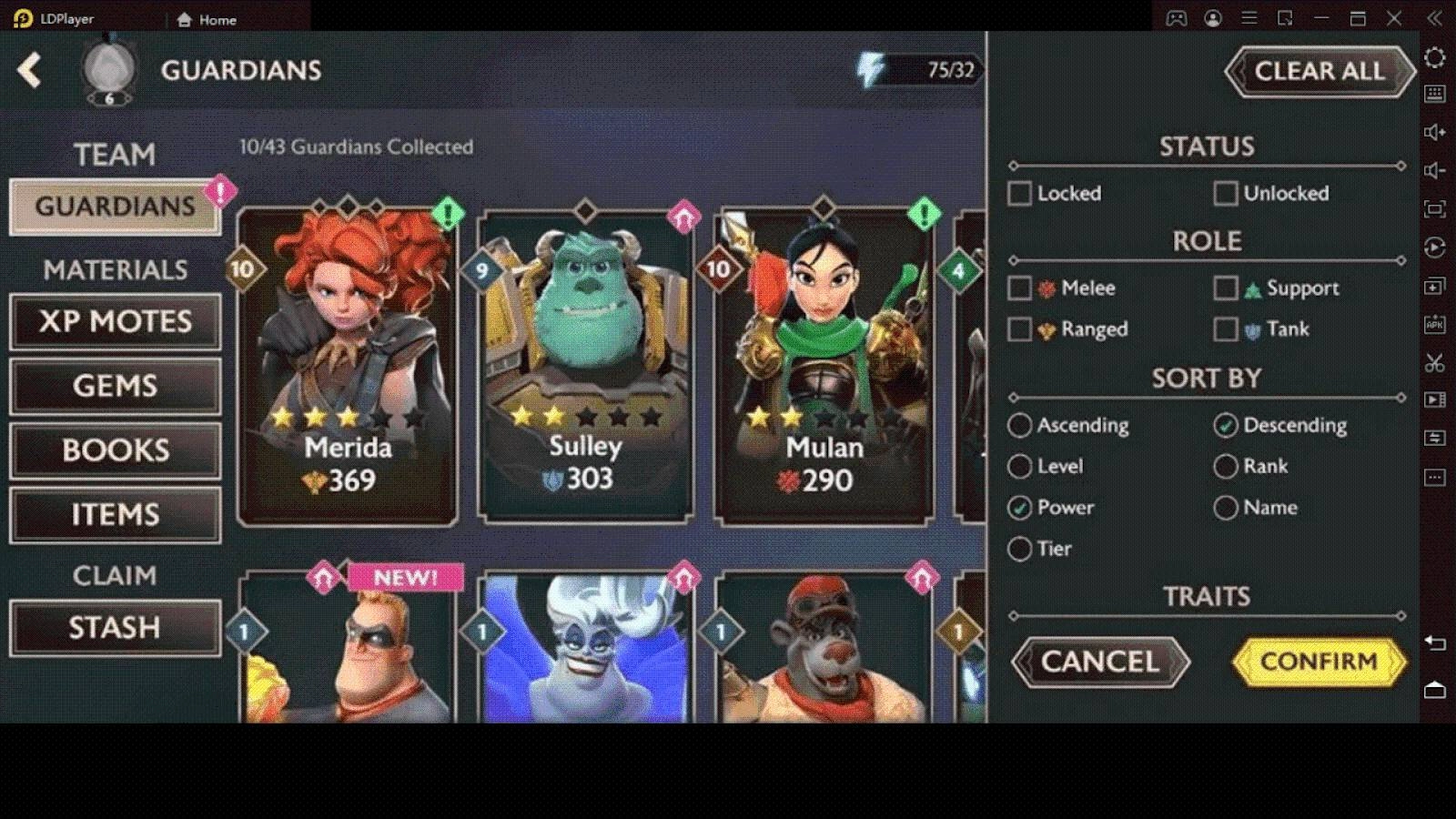The image size is (1456, 819).
Task: Enable the Locked status filter
Action: click(1019, 193)
